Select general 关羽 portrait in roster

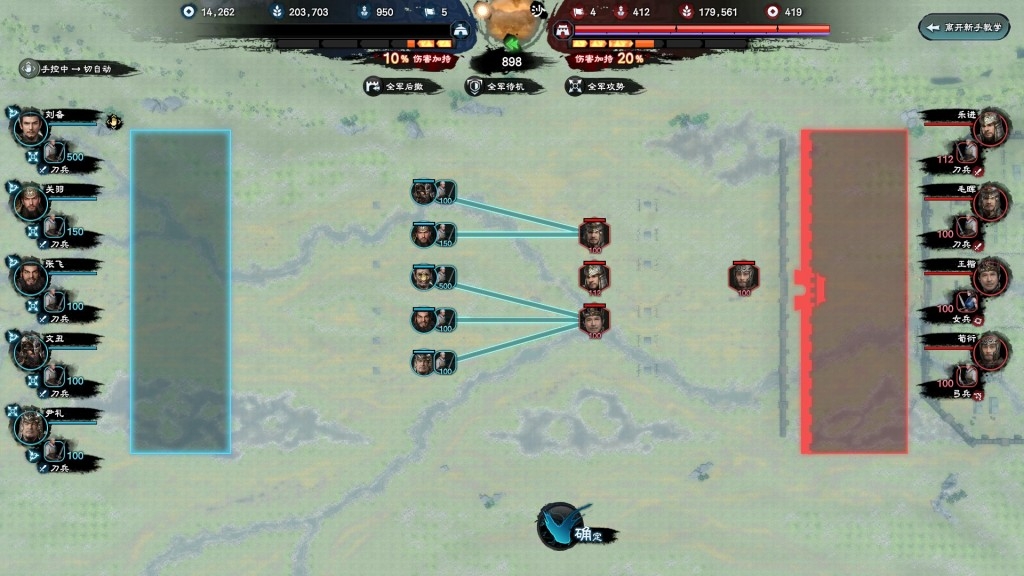pyautogui.click(x=31, y=202)
